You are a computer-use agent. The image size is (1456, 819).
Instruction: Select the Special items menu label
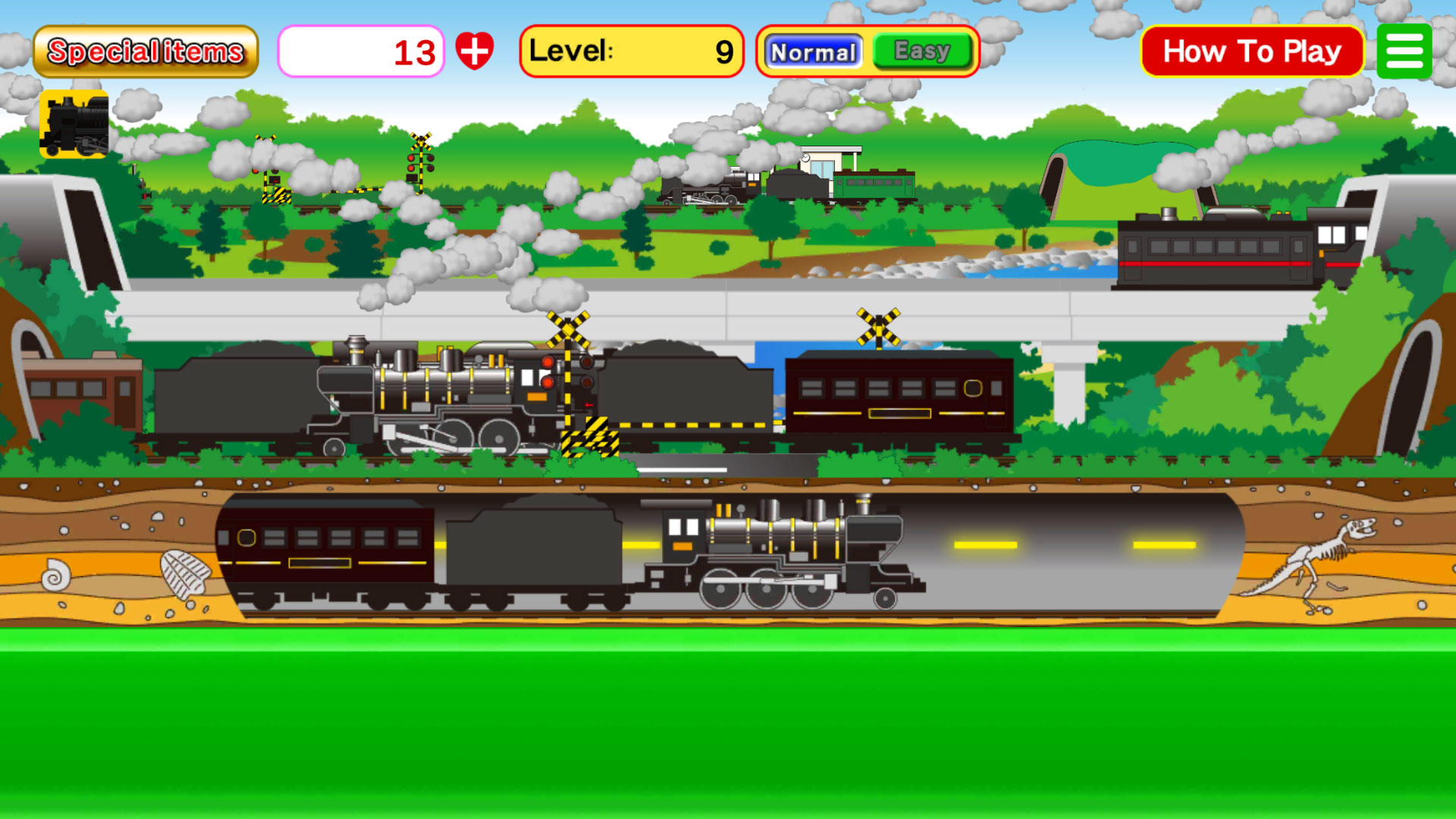[146, 51]
